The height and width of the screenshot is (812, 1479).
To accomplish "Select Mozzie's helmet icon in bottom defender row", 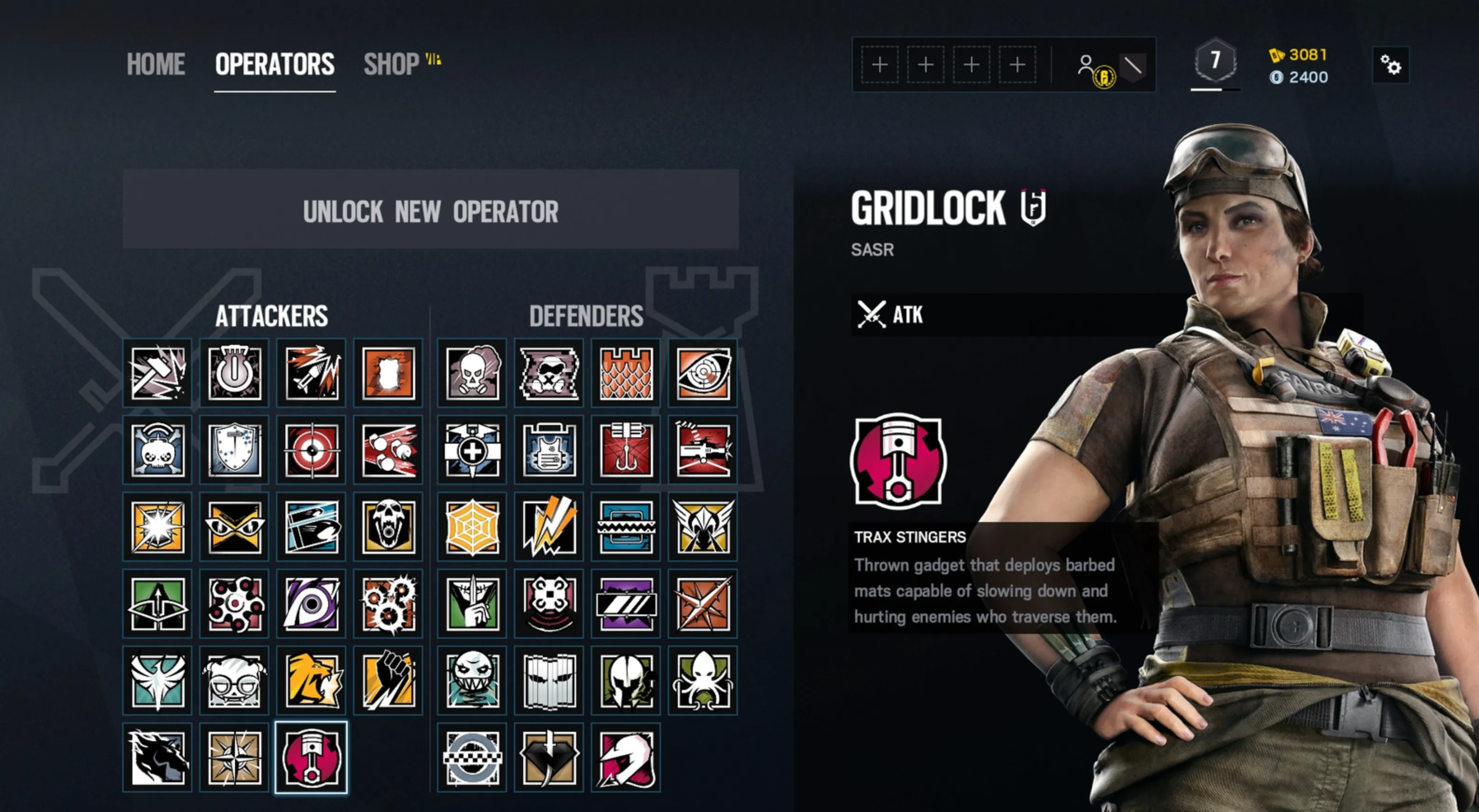I will 625,757.
